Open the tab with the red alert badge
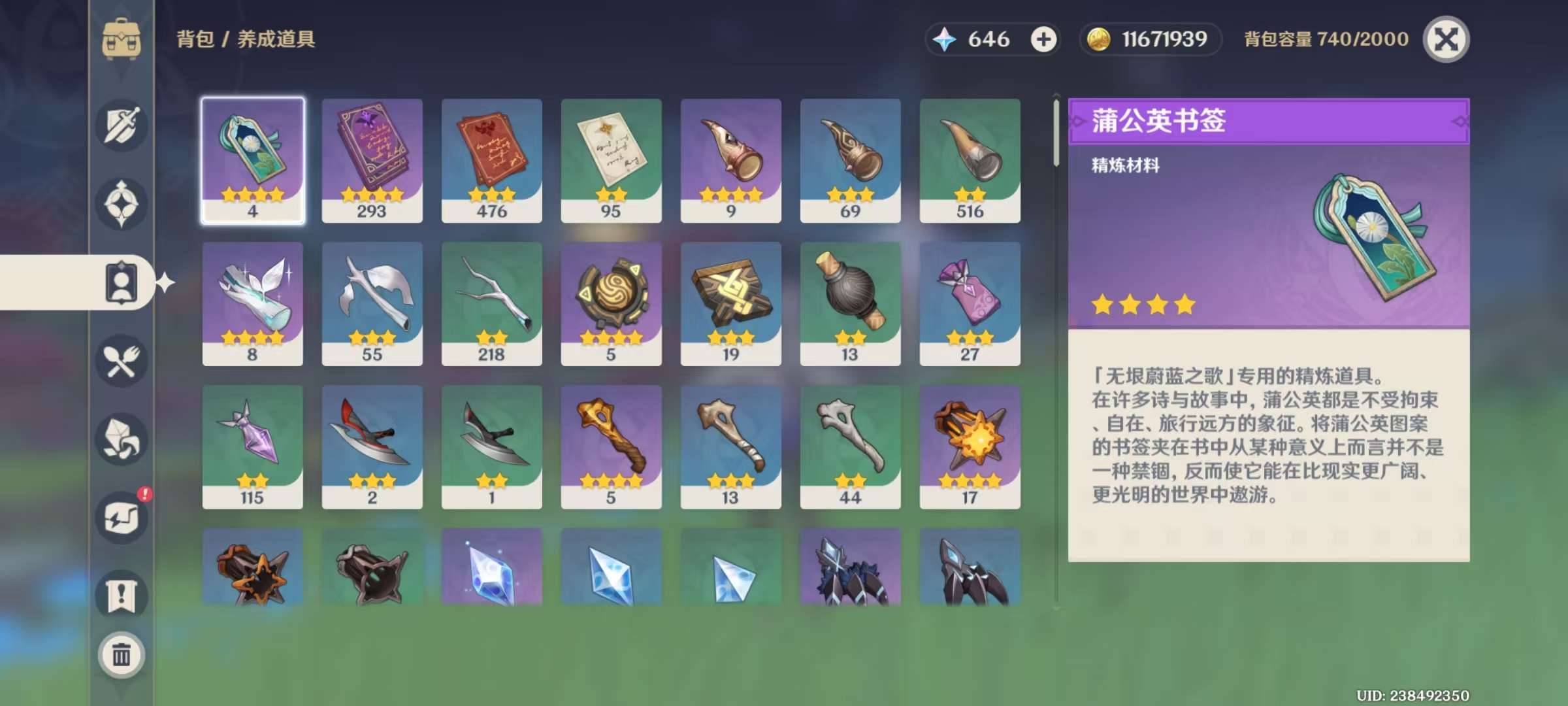The image size is (1568, 706). [122, 517]
